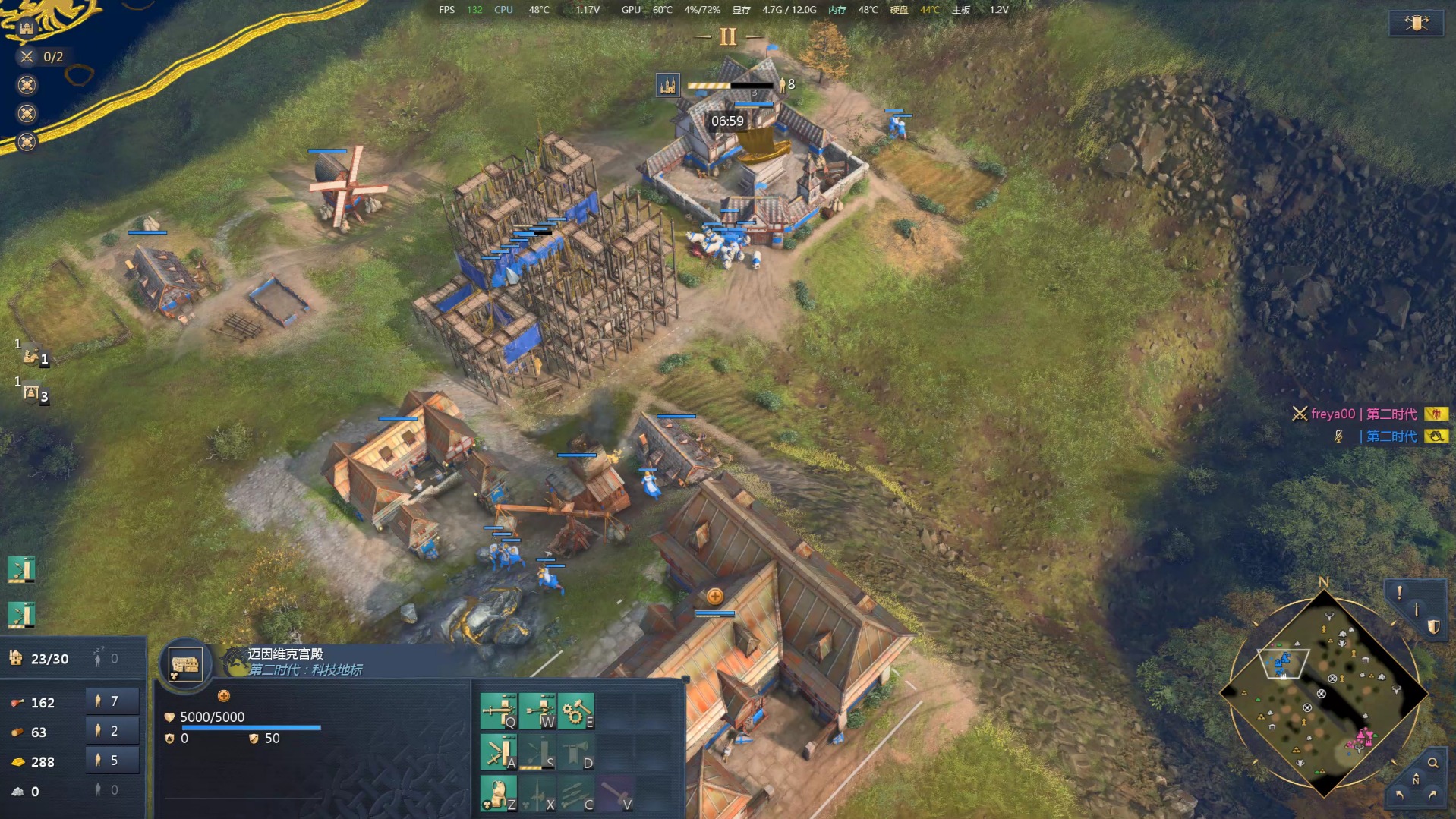Select the melee sword upgrade (Q)
This screenshot has width=1456, height=819.
[498, 710]
